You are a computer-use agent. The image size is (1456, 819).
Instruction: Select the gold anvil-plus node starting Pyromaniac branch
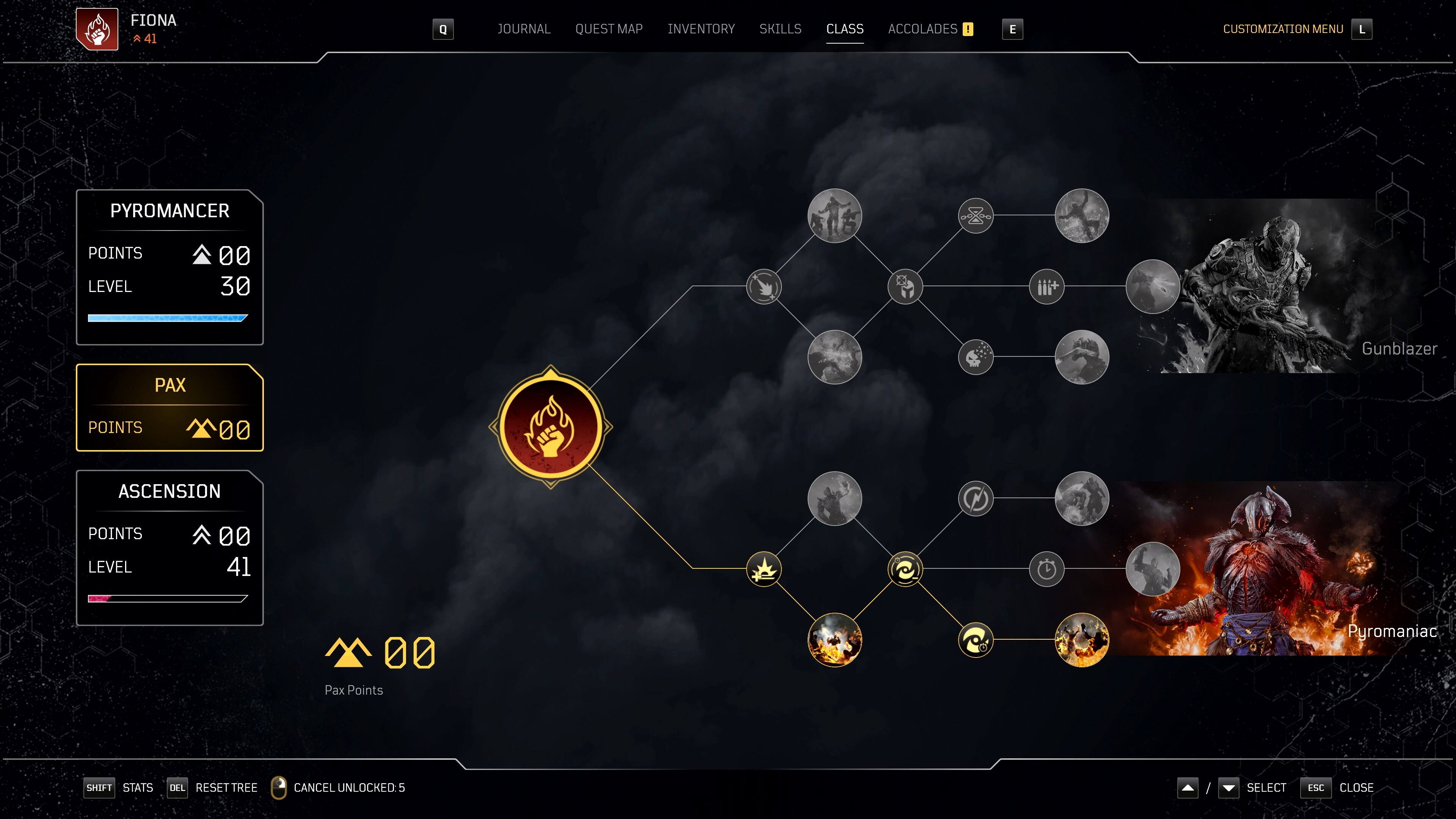click(x=764, y=569)
